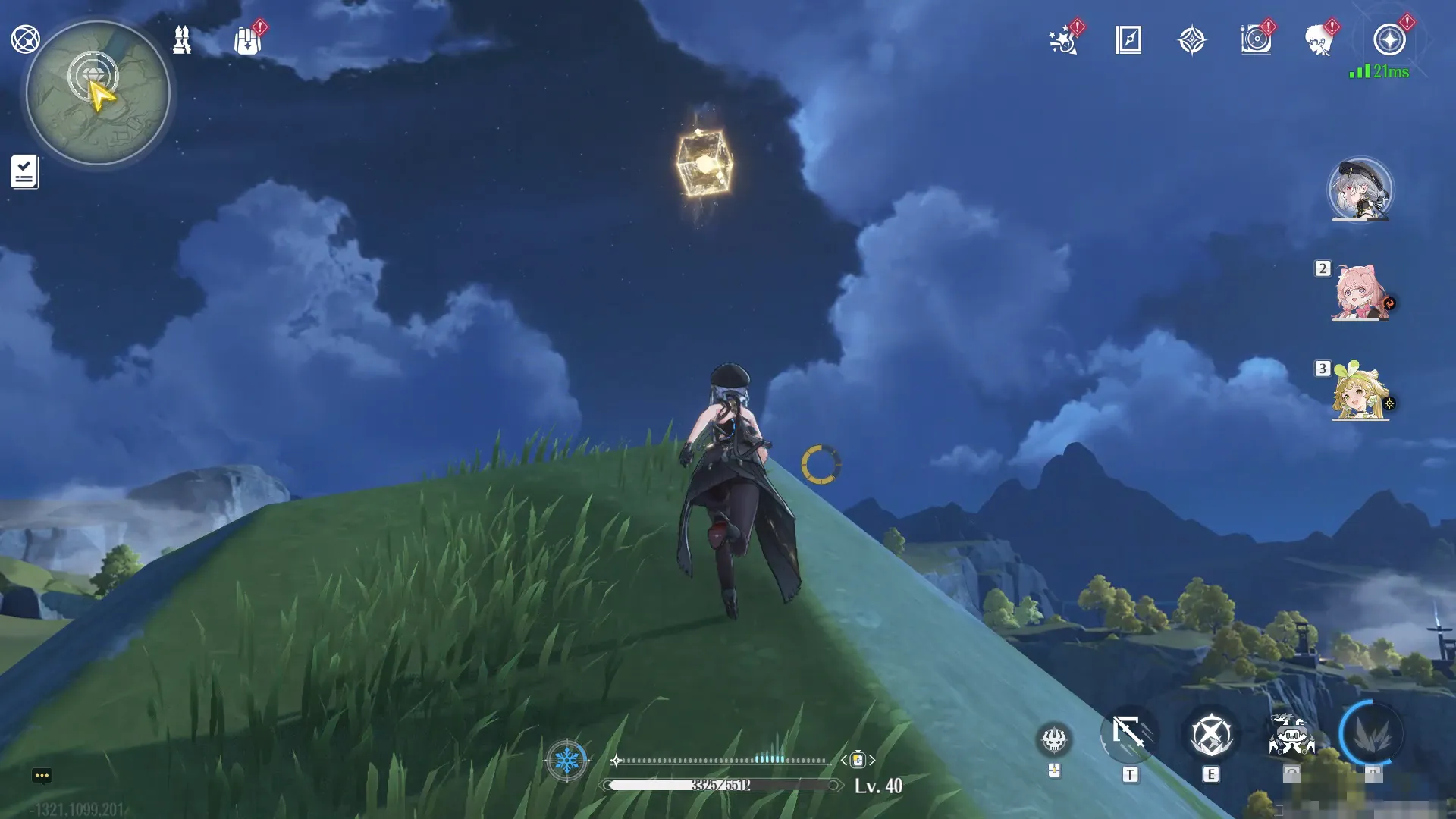Open the terminal menu globe icon
Viewport: 1456px width, 819px height.
click(25, 39)
